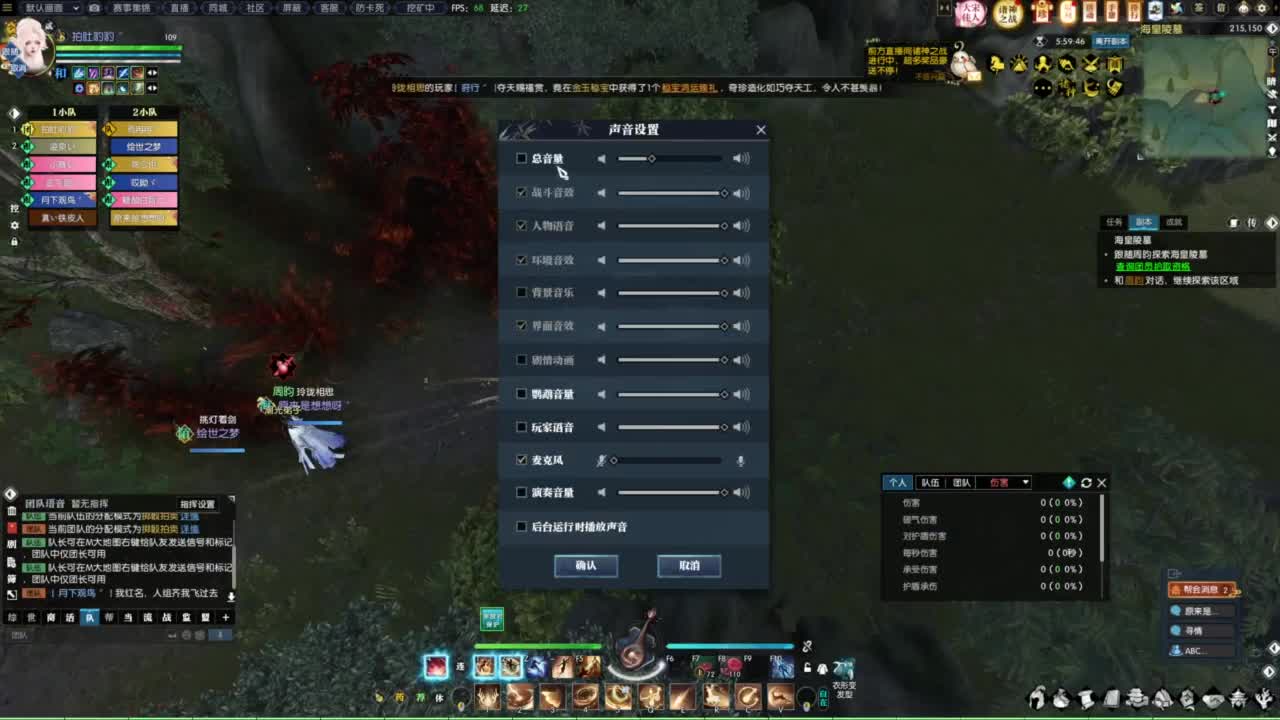The image size is (1280, 720).
Task: Click the 剧情动画 volume slider handle
Action: 725,360
